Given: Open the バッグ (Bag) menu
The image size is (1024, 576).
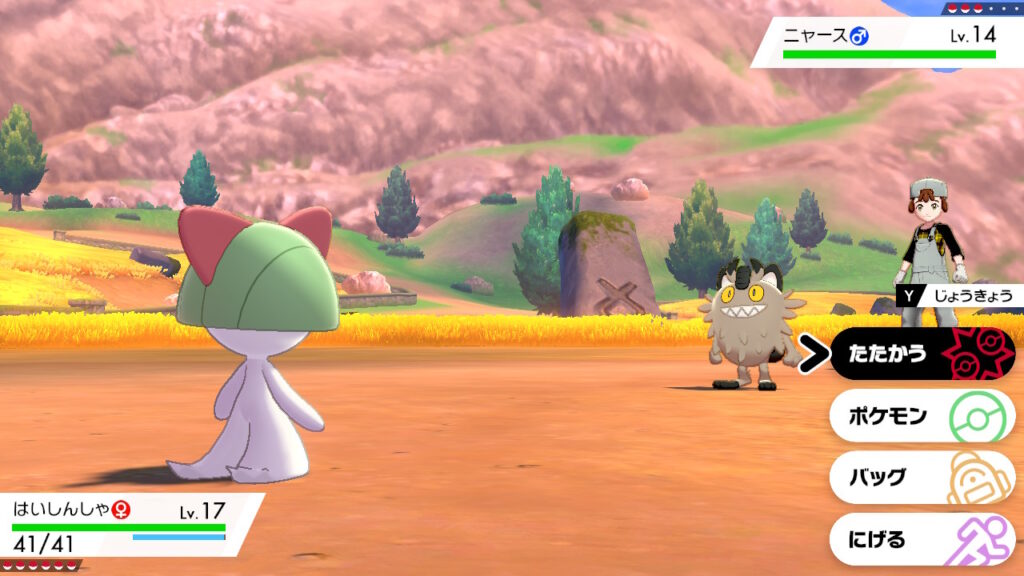Looking at the screenshot, I should coord(920,477).
